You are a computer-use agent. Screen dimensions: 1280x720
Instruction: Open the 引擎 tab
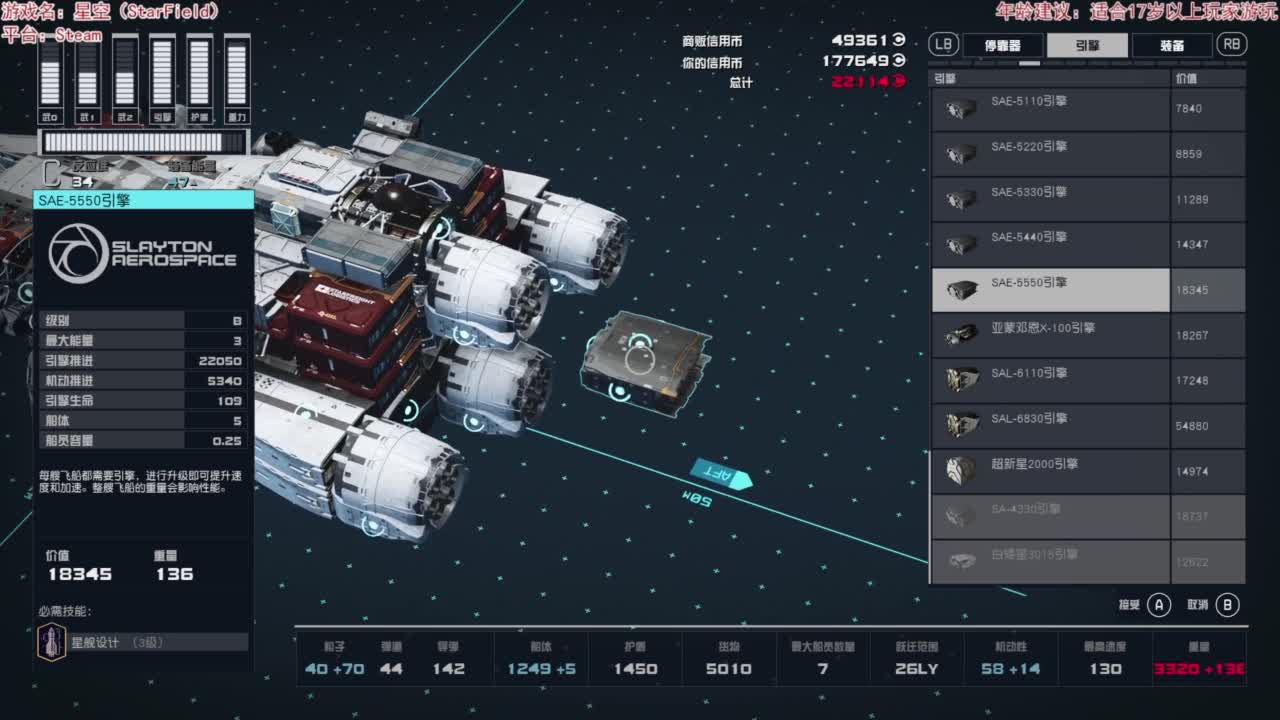pos(1084,44)
